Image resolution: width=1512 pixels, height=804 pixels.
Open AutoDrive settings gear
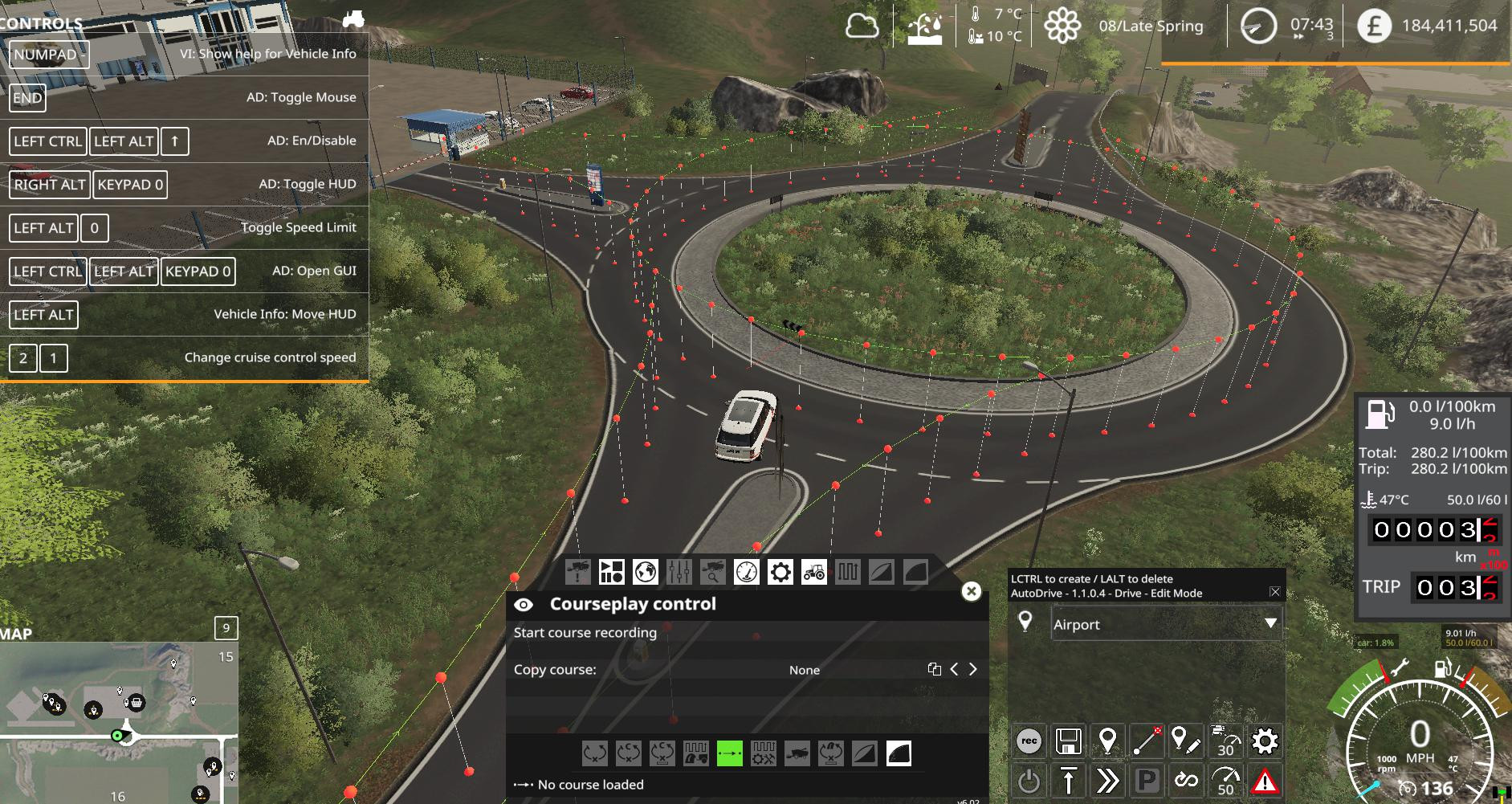(1265, 741)
